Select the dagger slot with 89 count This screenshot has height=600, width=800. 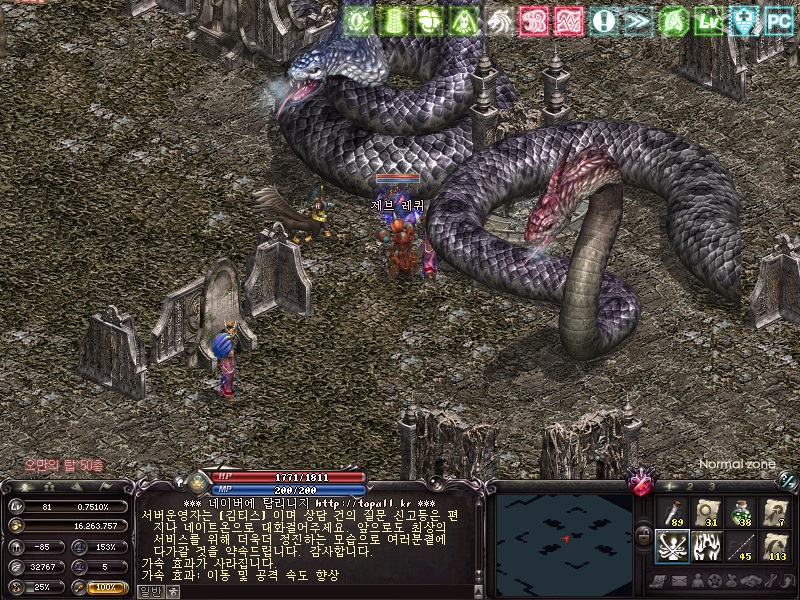coord(673,512)
